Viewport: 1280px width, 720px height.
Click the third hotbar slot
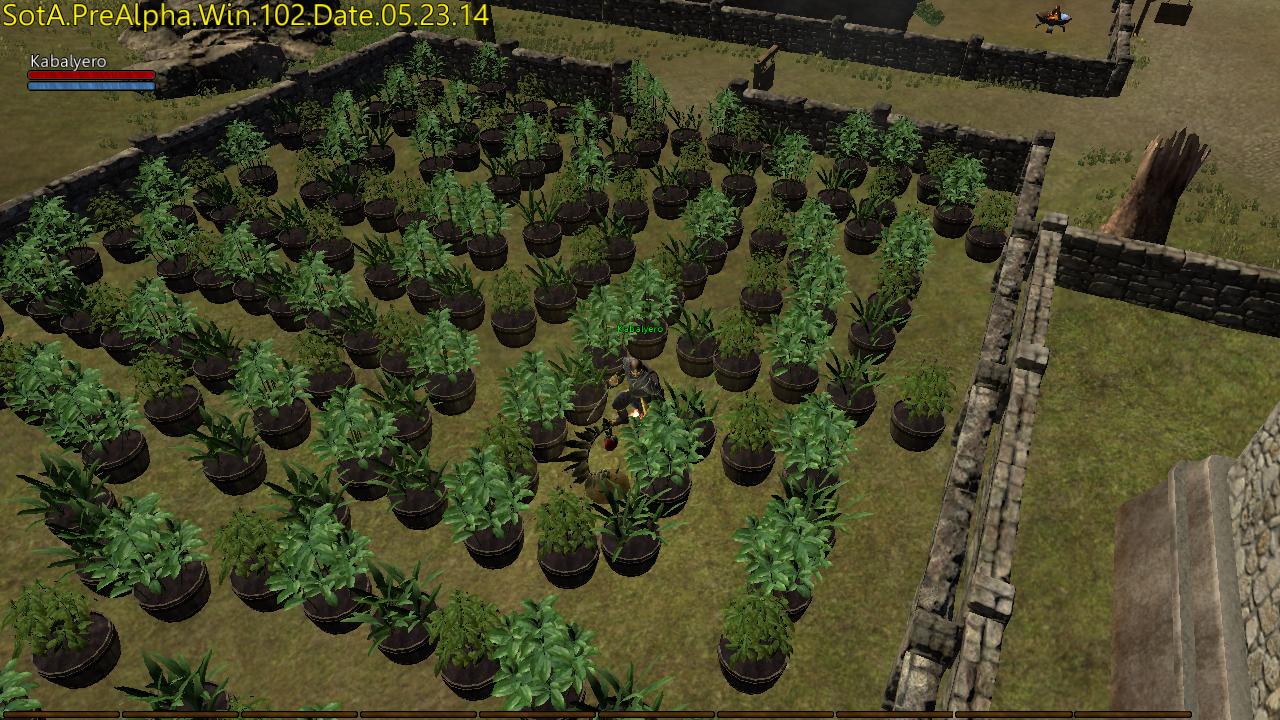coord(300,712)
